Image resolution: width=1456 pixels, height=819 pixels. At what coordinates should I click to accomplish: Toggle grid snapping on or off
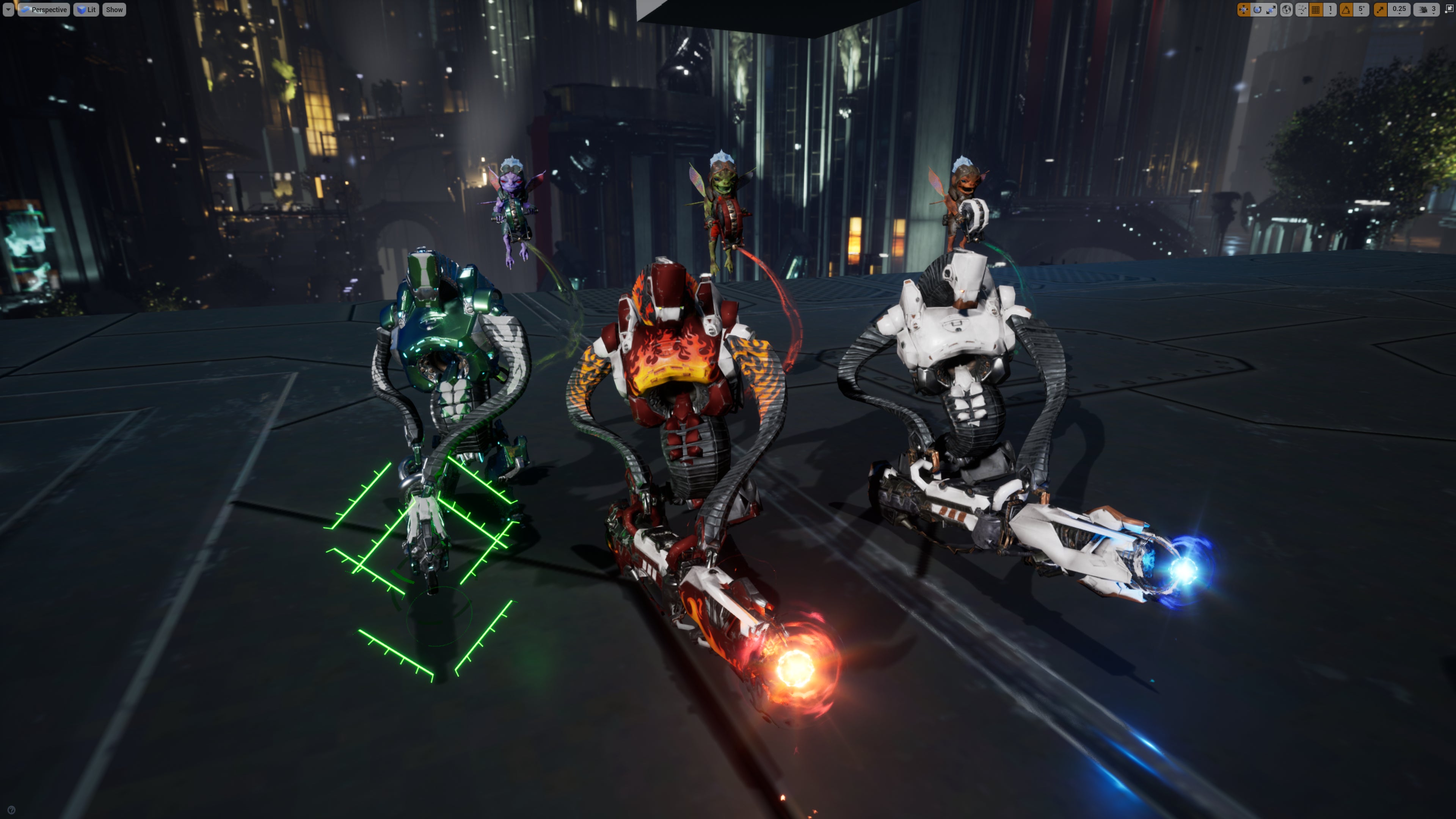pos(1316,9)
